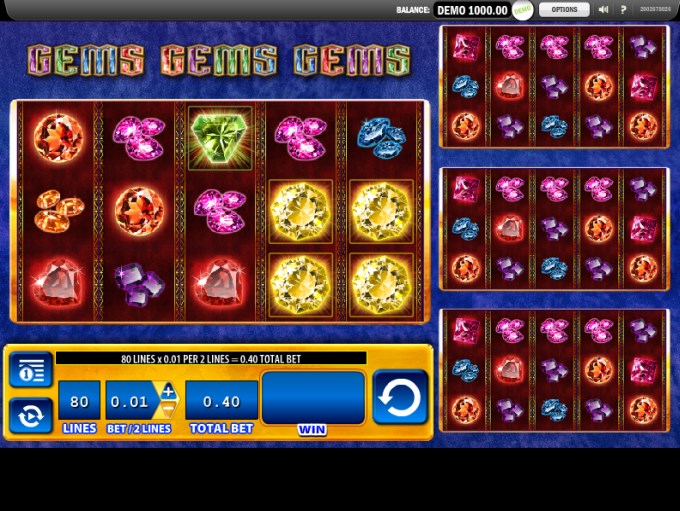Image resolution: width=680 pixels, height=511 pixels.
Task: Click the 80 Lines display box
Action: (x=79, y=401)
